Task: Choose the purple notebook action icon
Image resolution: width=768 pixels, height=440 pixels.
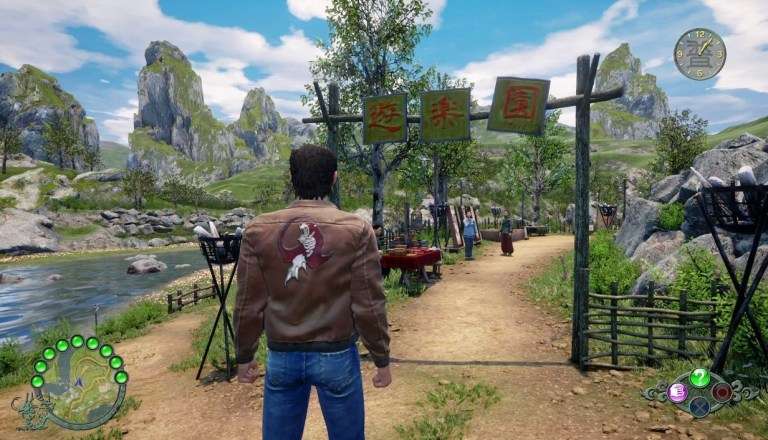Action: tap(678, 392)
